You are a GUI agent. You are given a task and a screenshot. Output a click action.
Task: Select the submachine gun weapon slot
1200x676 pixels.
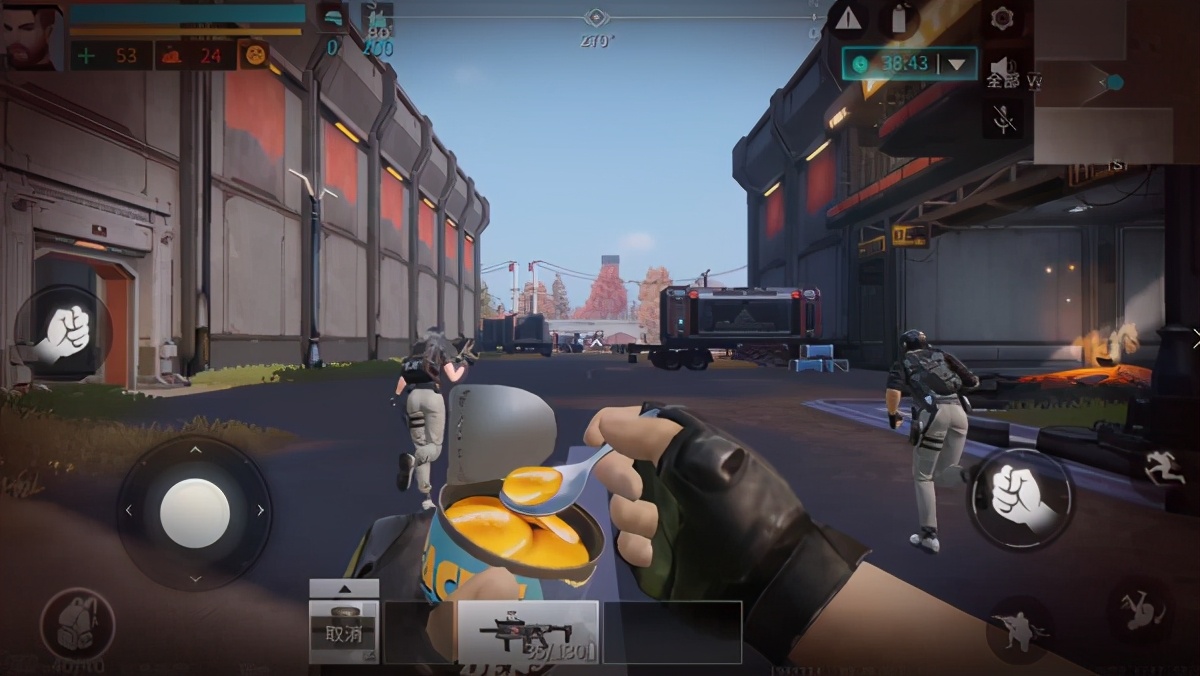click(527, 632)
